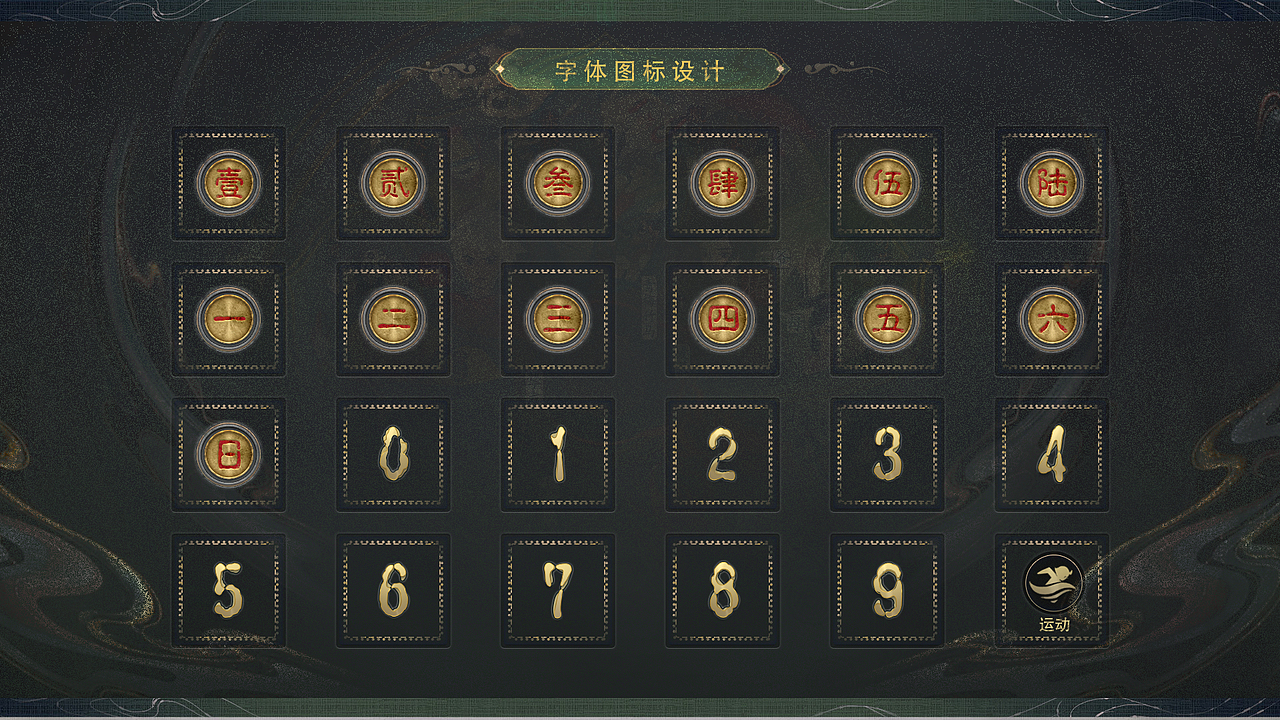Screen dimensions: 1280x720
Task: Click the golden numeral 9 tile
Action: tap(888, 590)
